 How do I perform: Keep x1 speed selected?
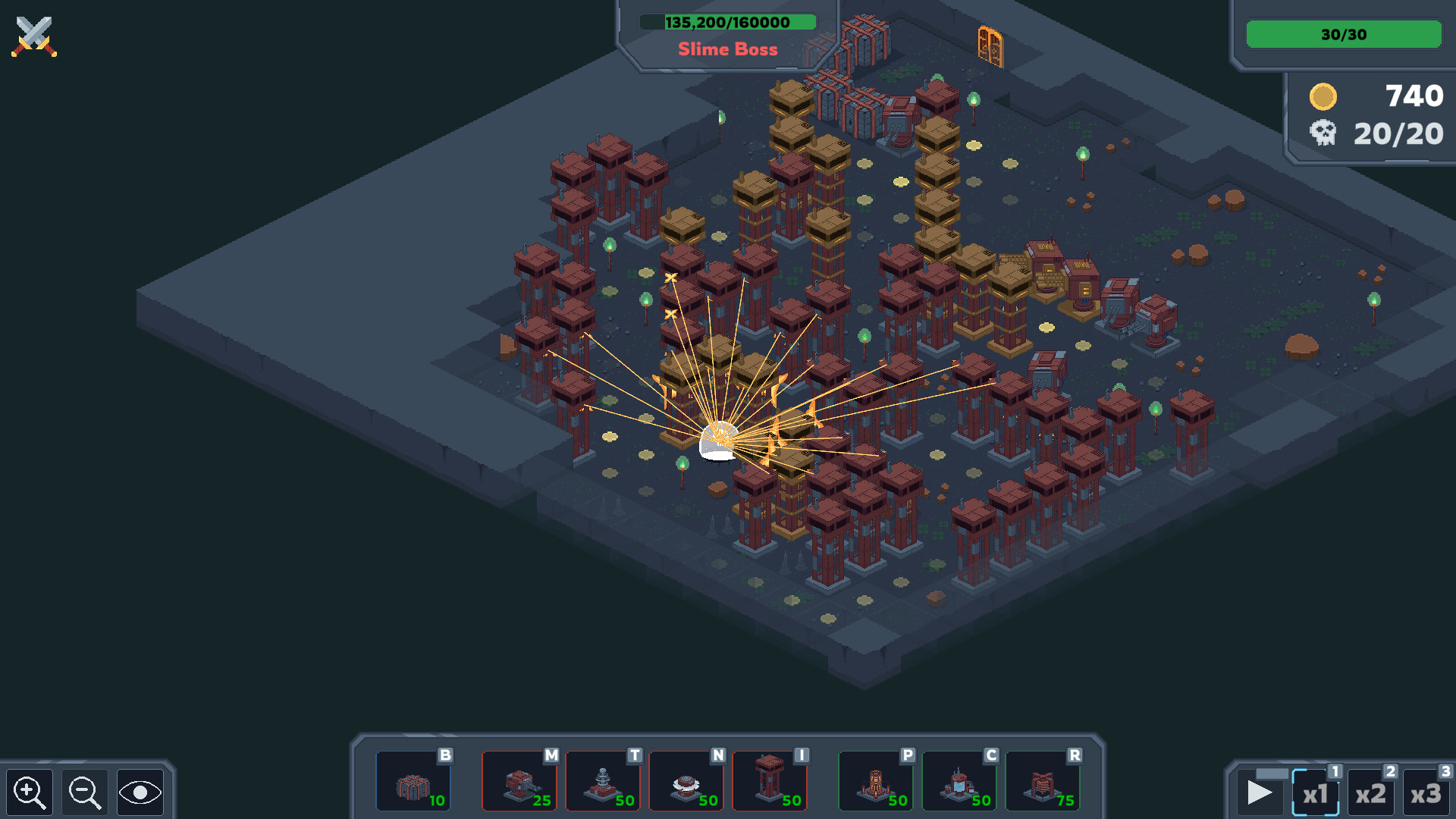point(1316,793)
